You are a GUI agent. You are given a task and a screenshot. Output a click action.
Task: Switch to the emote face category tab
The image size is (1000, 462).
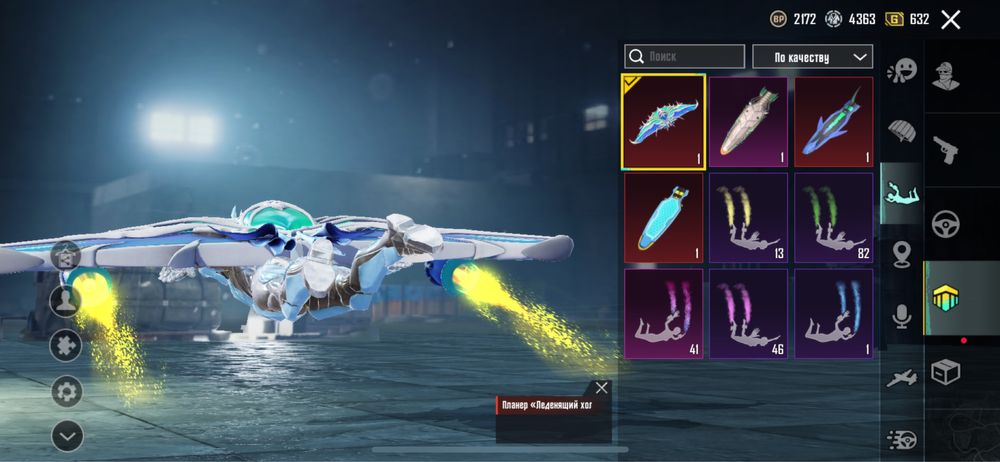coord(902,70)
